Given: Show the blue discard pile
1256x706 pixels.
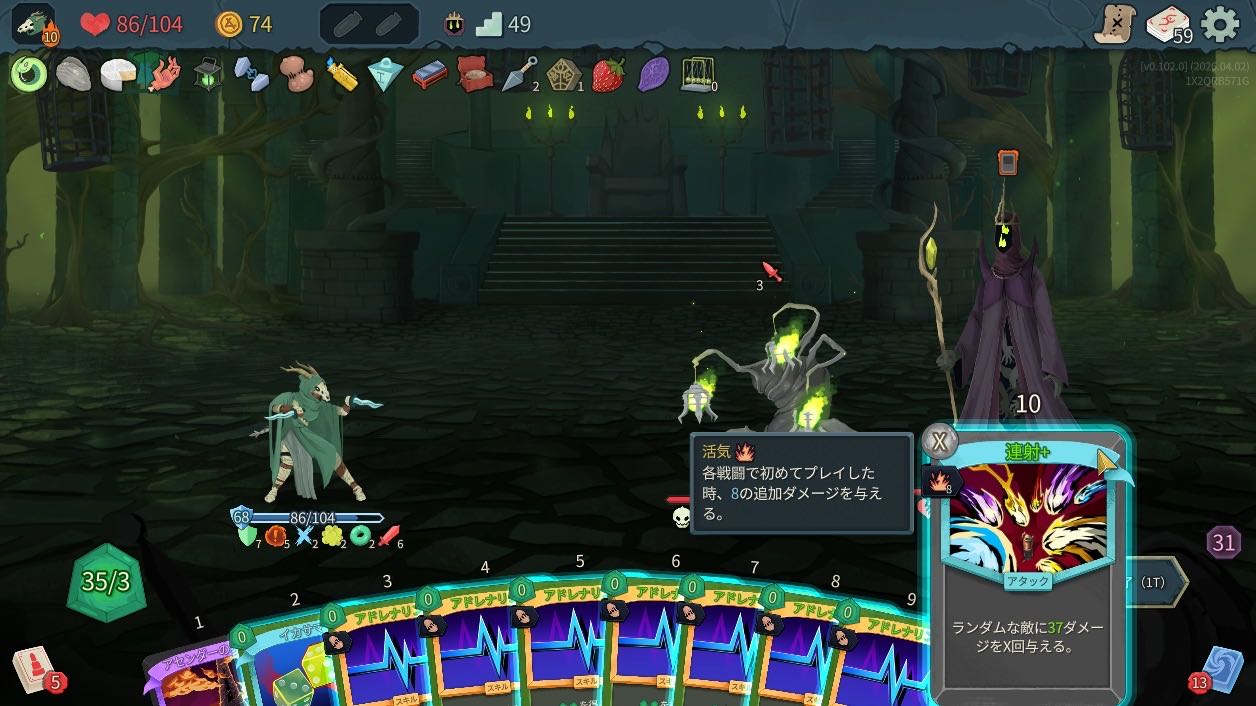Looking at the screenshot, I should click(1221, 668).
